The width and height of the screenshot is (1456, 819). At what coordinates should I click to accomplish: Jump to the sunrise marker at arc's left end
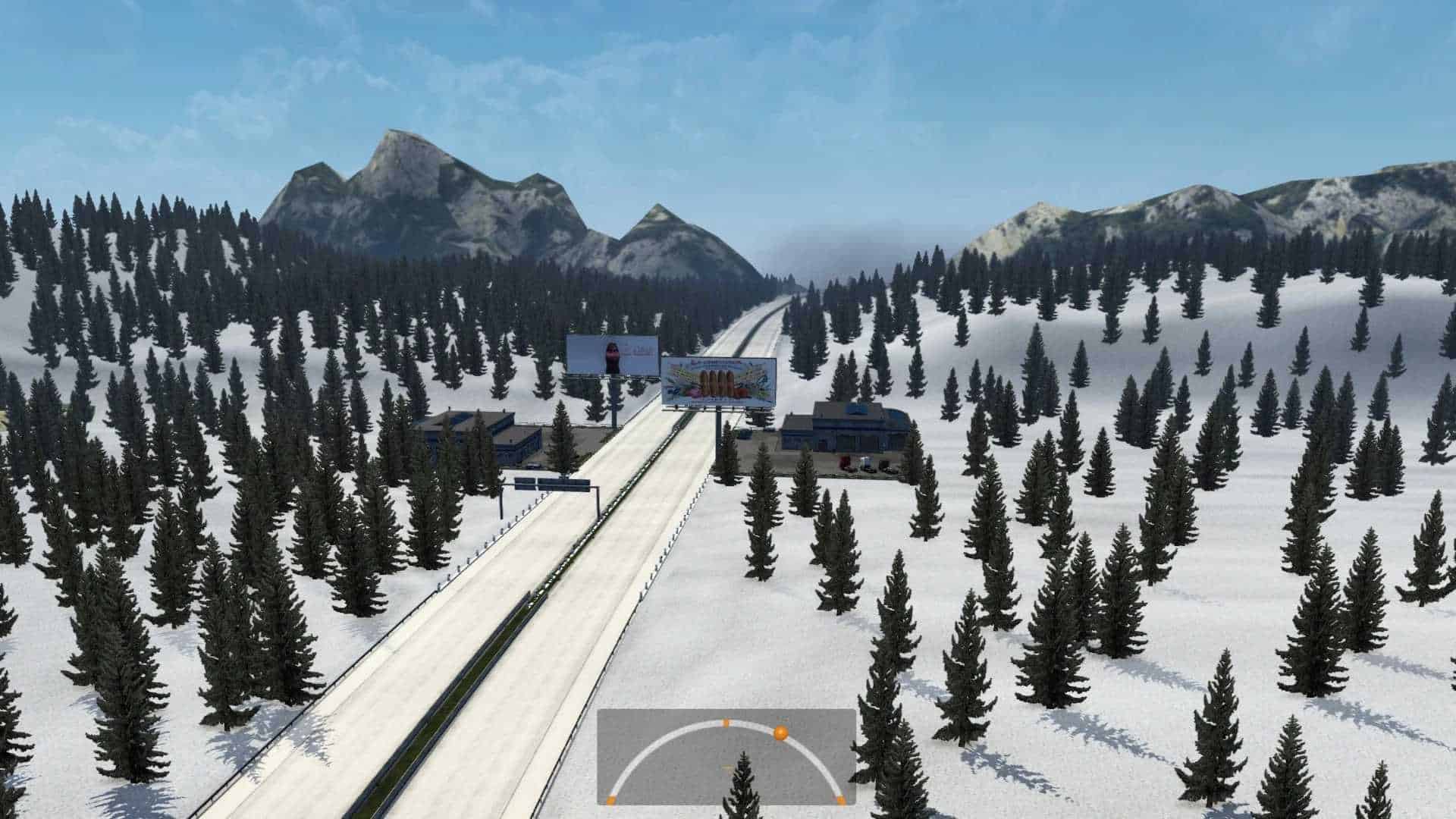[611, 799]
